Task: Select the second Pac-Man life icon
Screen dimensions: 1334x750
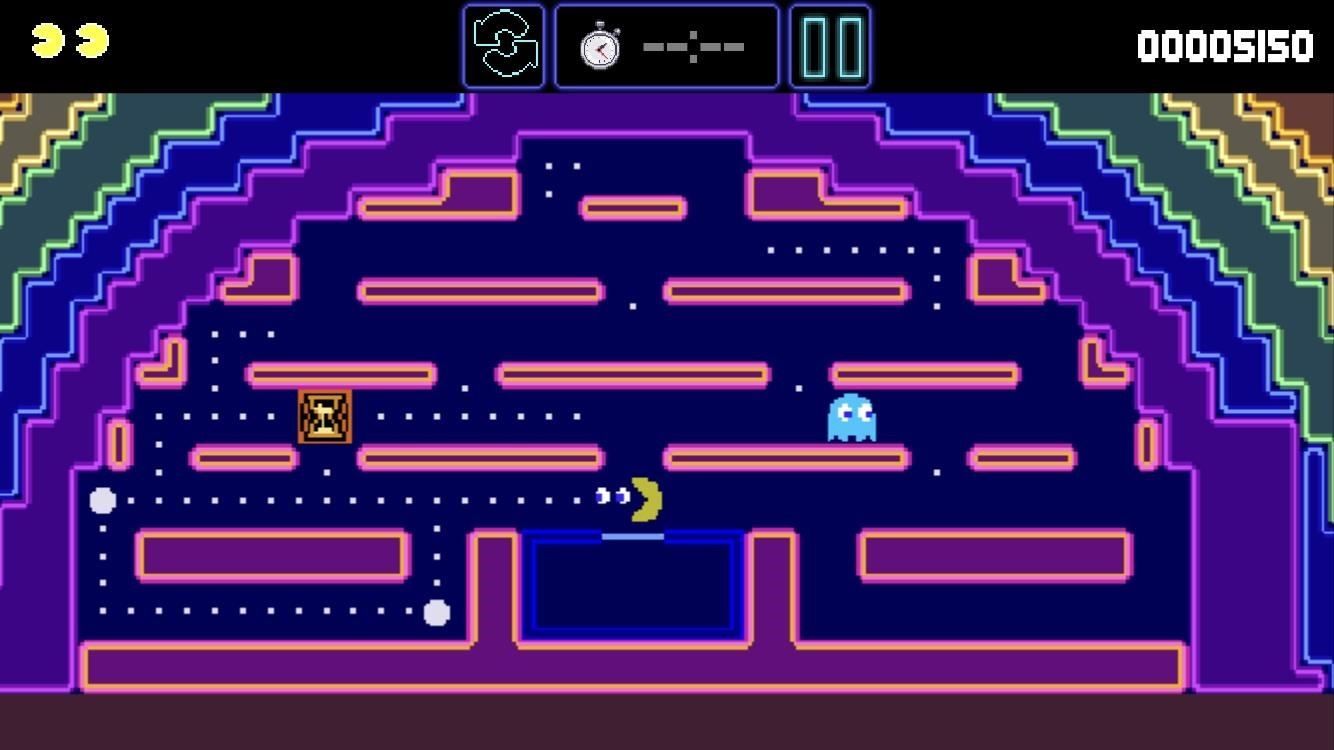Action: pos(91,42)
